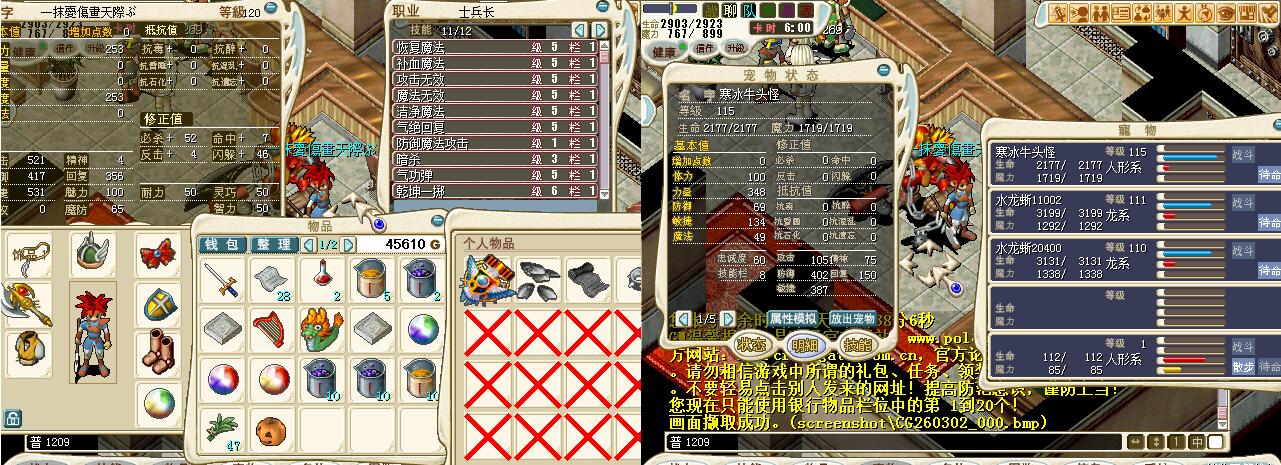Select the sword in the item bag

(222, 279)
